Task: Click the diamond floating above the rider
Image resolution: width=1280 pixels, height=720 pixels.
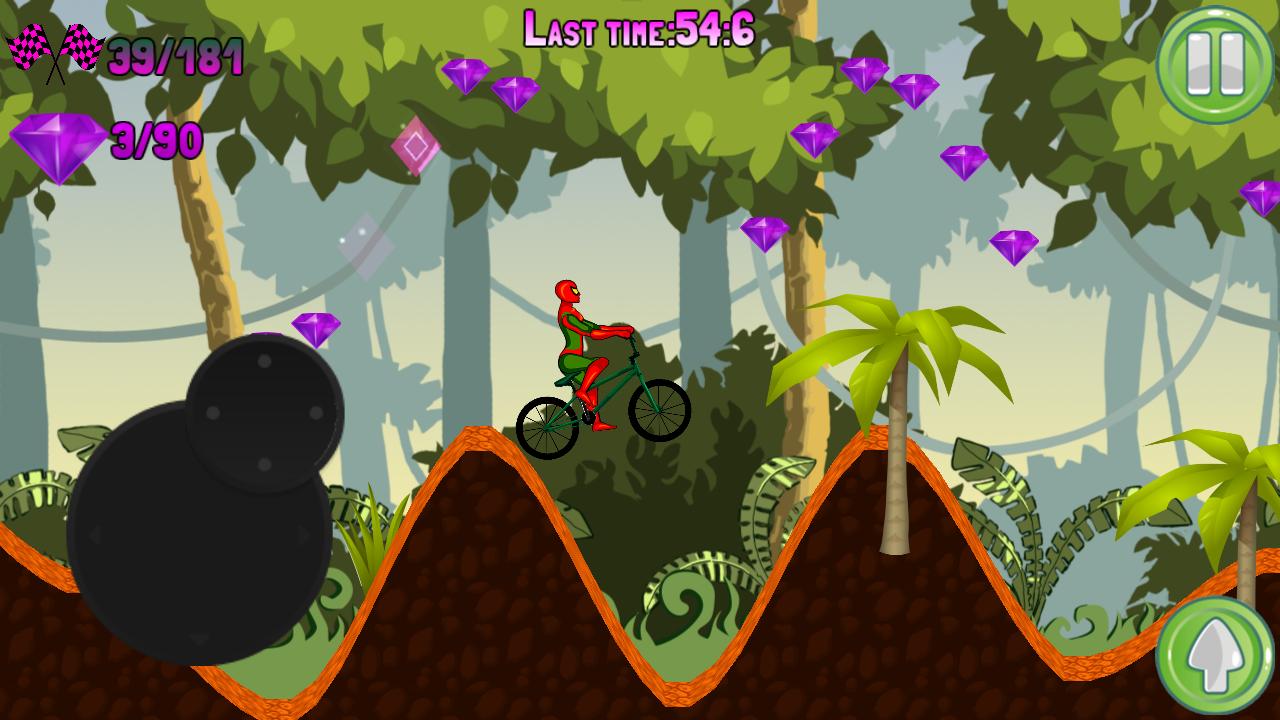Action: [763, 237]
